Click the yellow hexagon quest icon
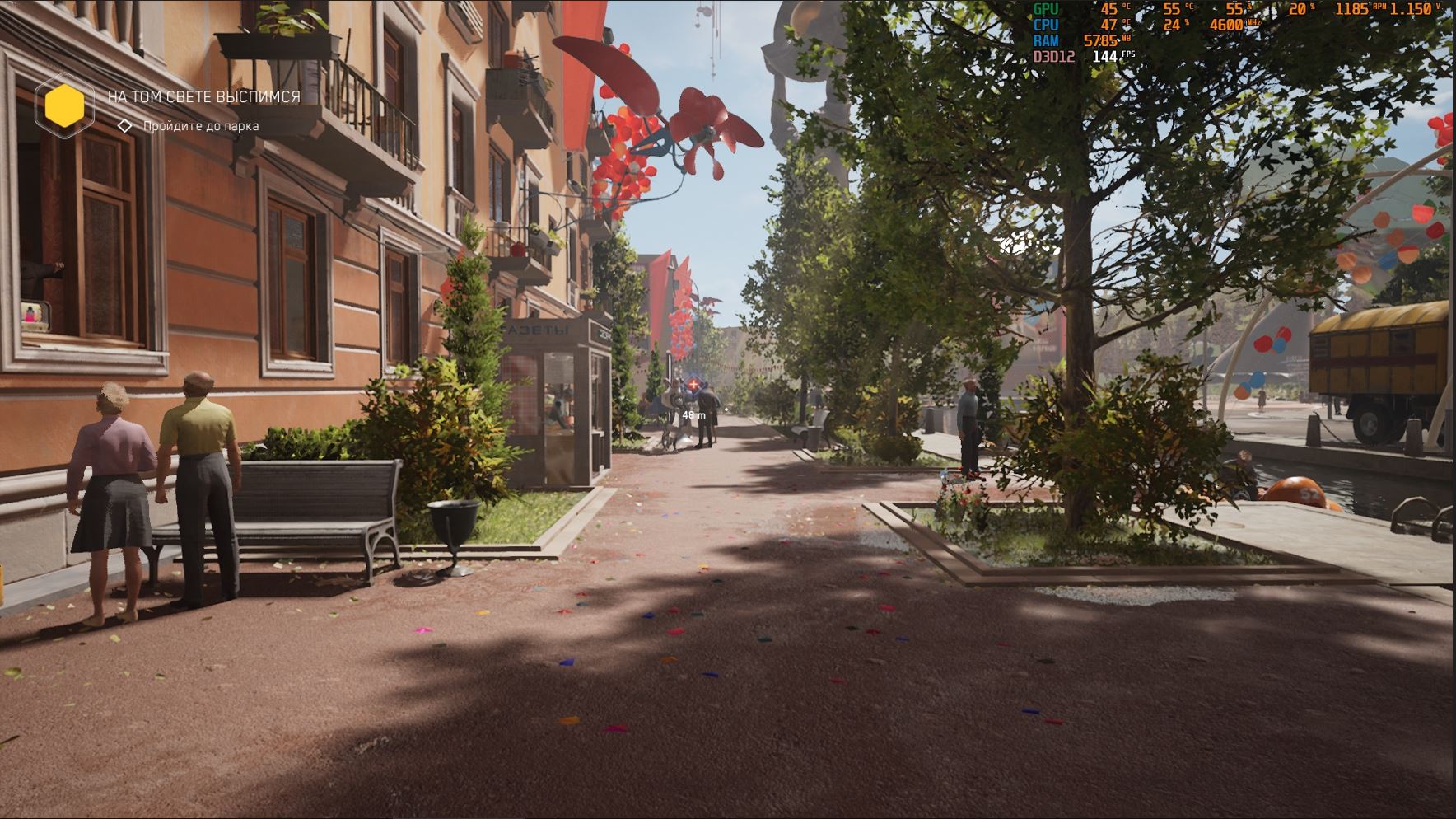The height and width of the screenshot is (819, 1456). pos(64,105)
